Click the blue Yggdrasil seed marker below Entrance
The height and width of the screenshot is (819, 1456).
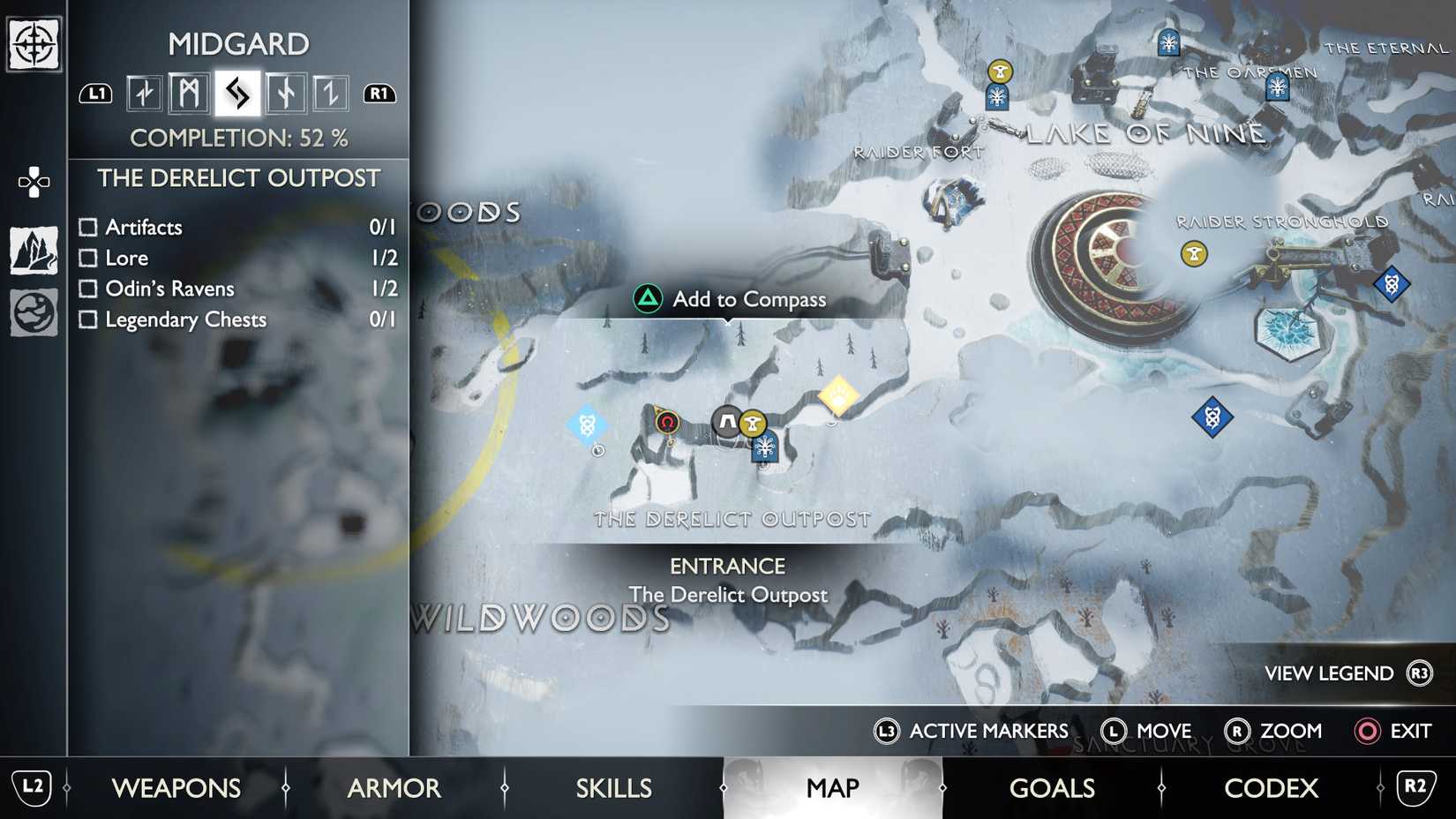(x=762, y=448)
